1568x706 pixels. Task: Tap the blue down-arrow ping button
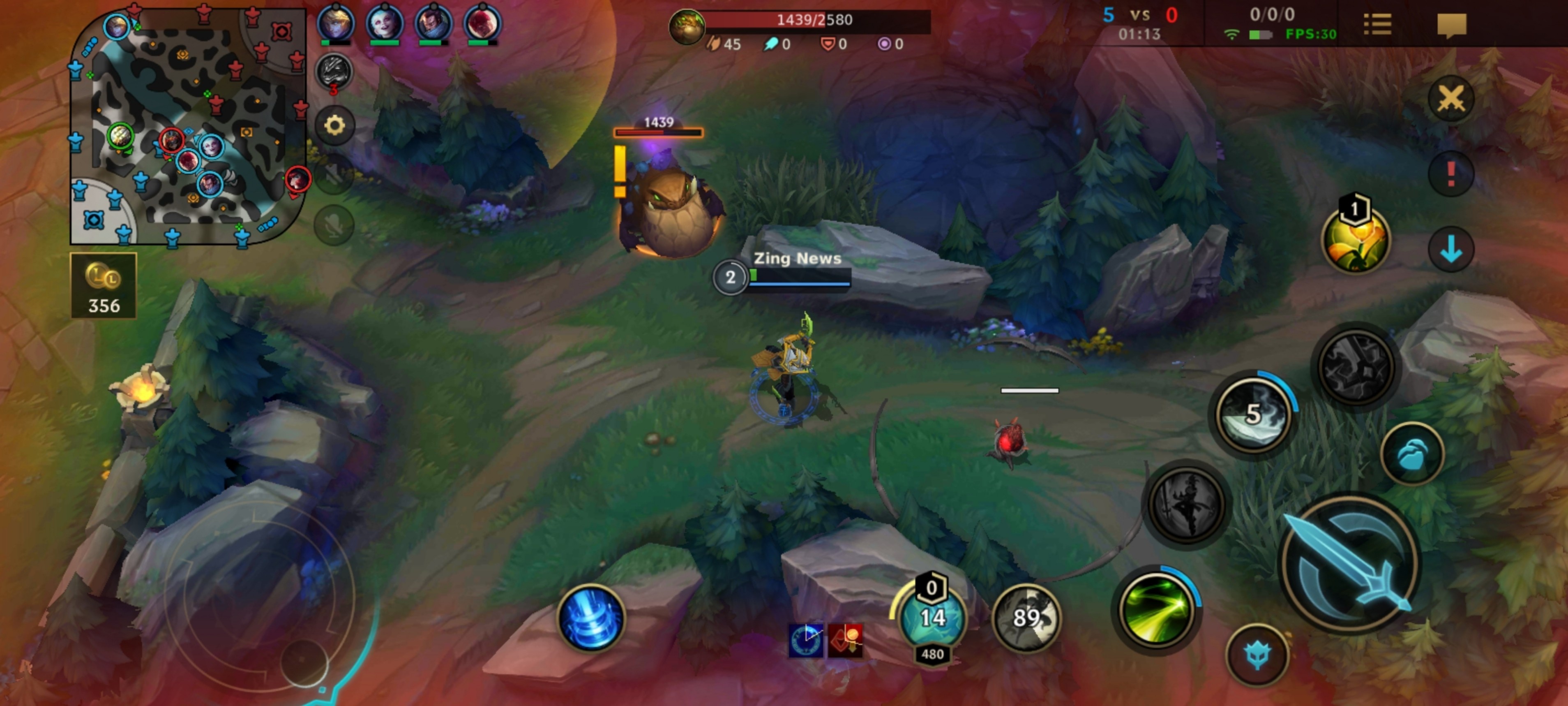click(1451, 249)
